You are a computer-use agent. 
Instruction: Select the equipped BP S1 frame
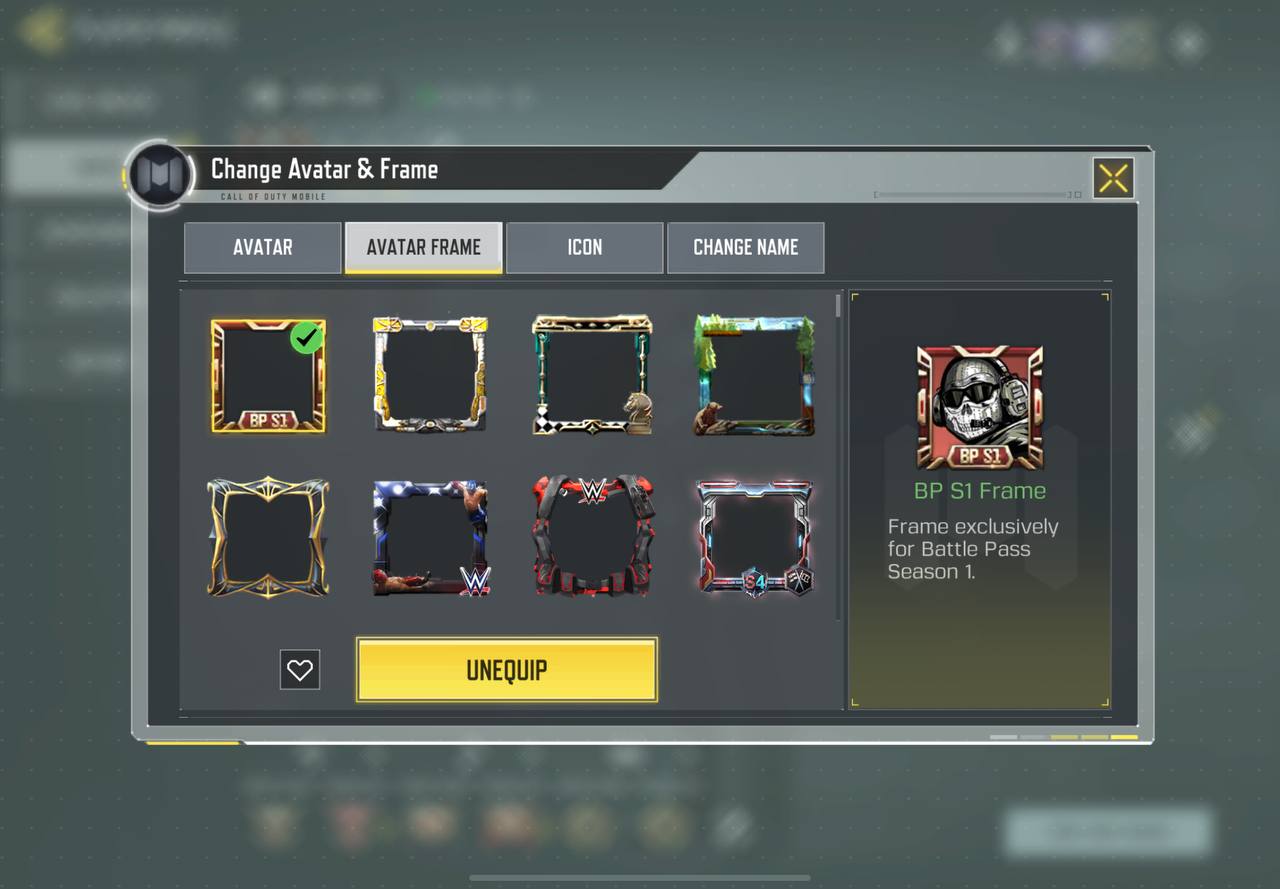pos(268,376)
